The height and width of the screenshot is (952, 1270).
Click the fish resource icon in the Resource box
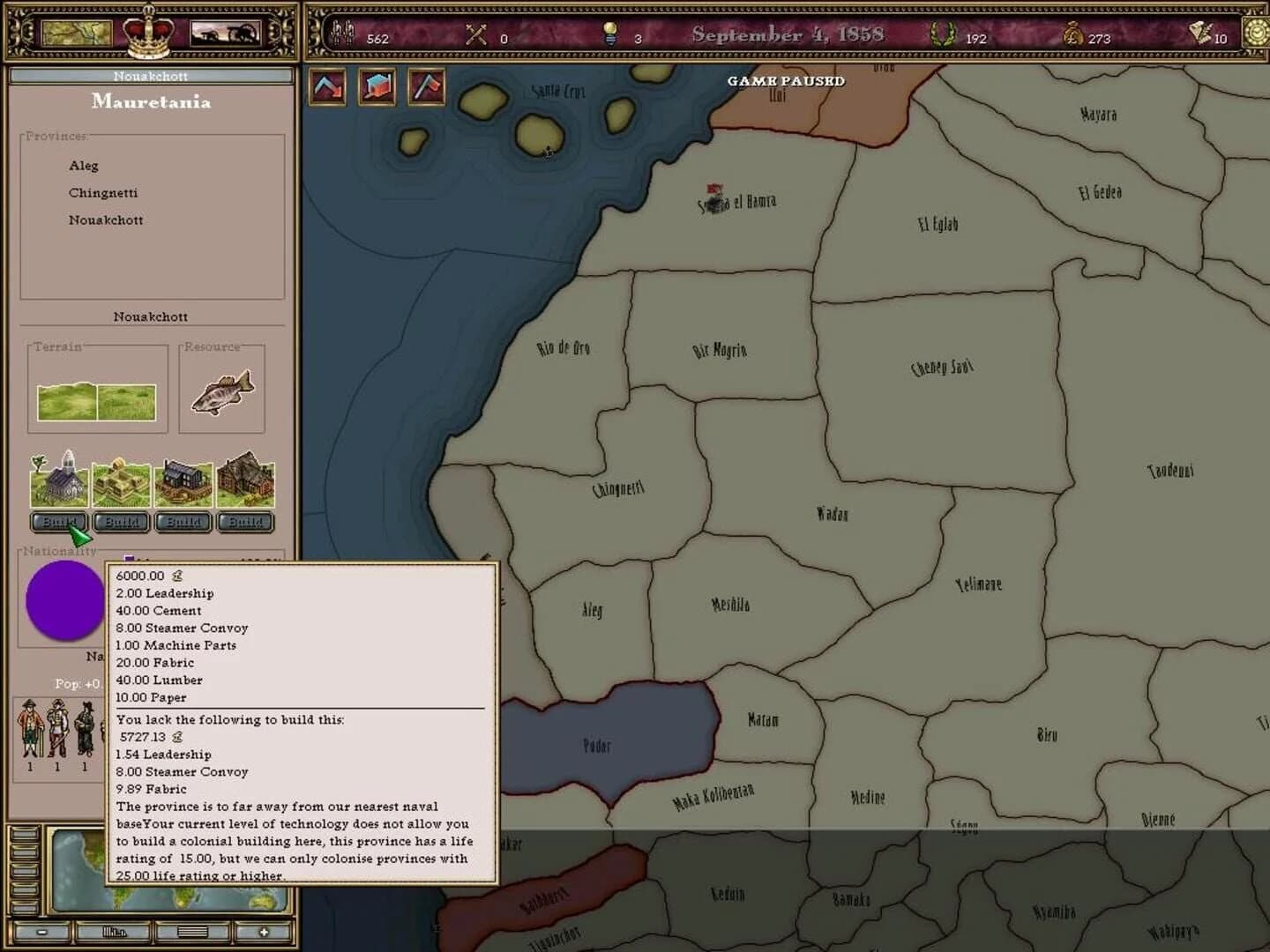[x=220, y=392]
